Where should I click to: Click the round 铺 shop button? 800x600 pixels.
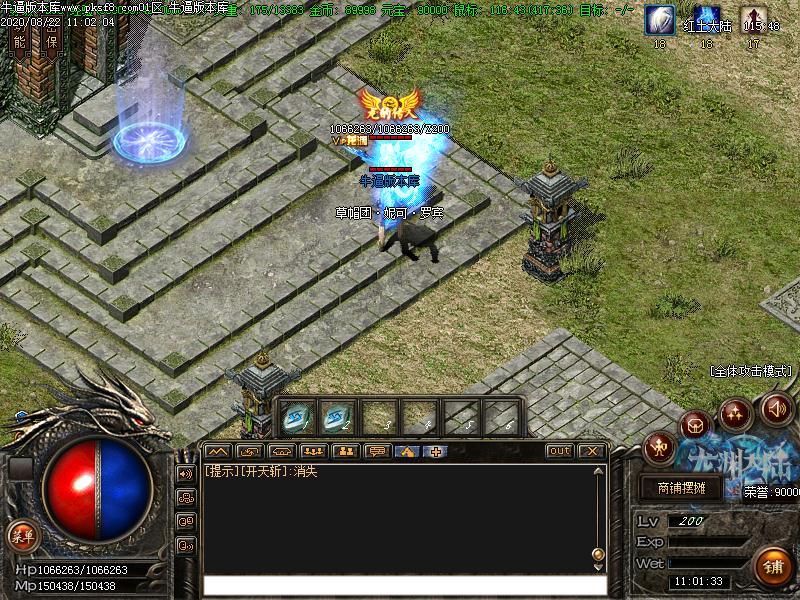tap(772, 566)
